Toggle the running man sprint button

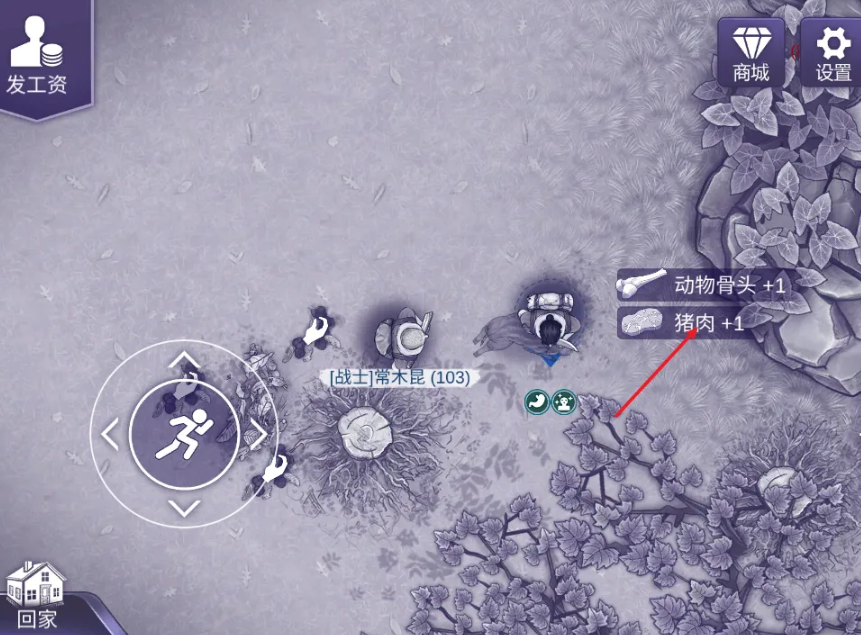click(184, 434)
